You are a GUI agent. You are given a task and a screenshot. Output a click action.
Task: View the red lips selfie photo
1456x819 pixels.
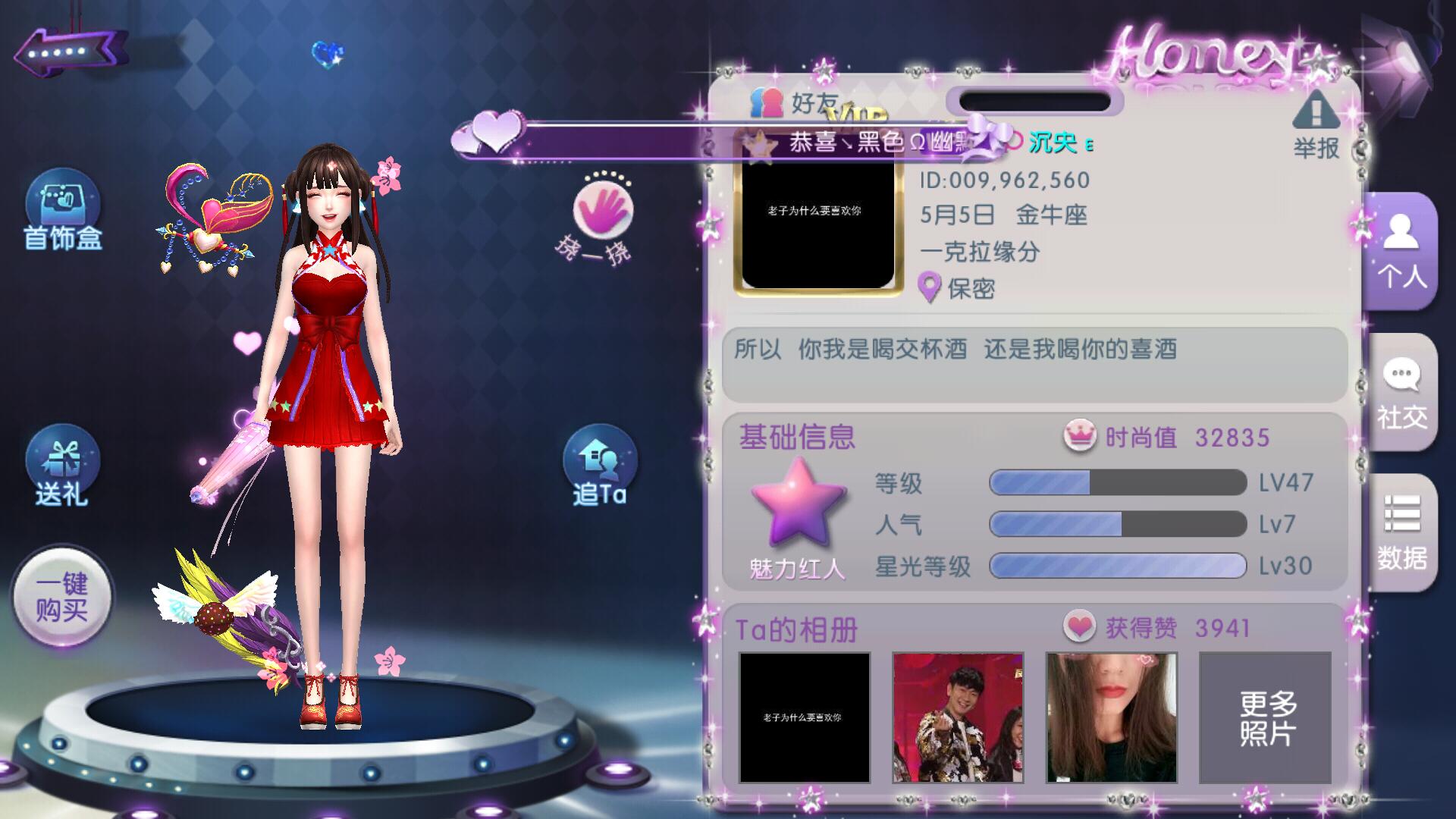1112,717
